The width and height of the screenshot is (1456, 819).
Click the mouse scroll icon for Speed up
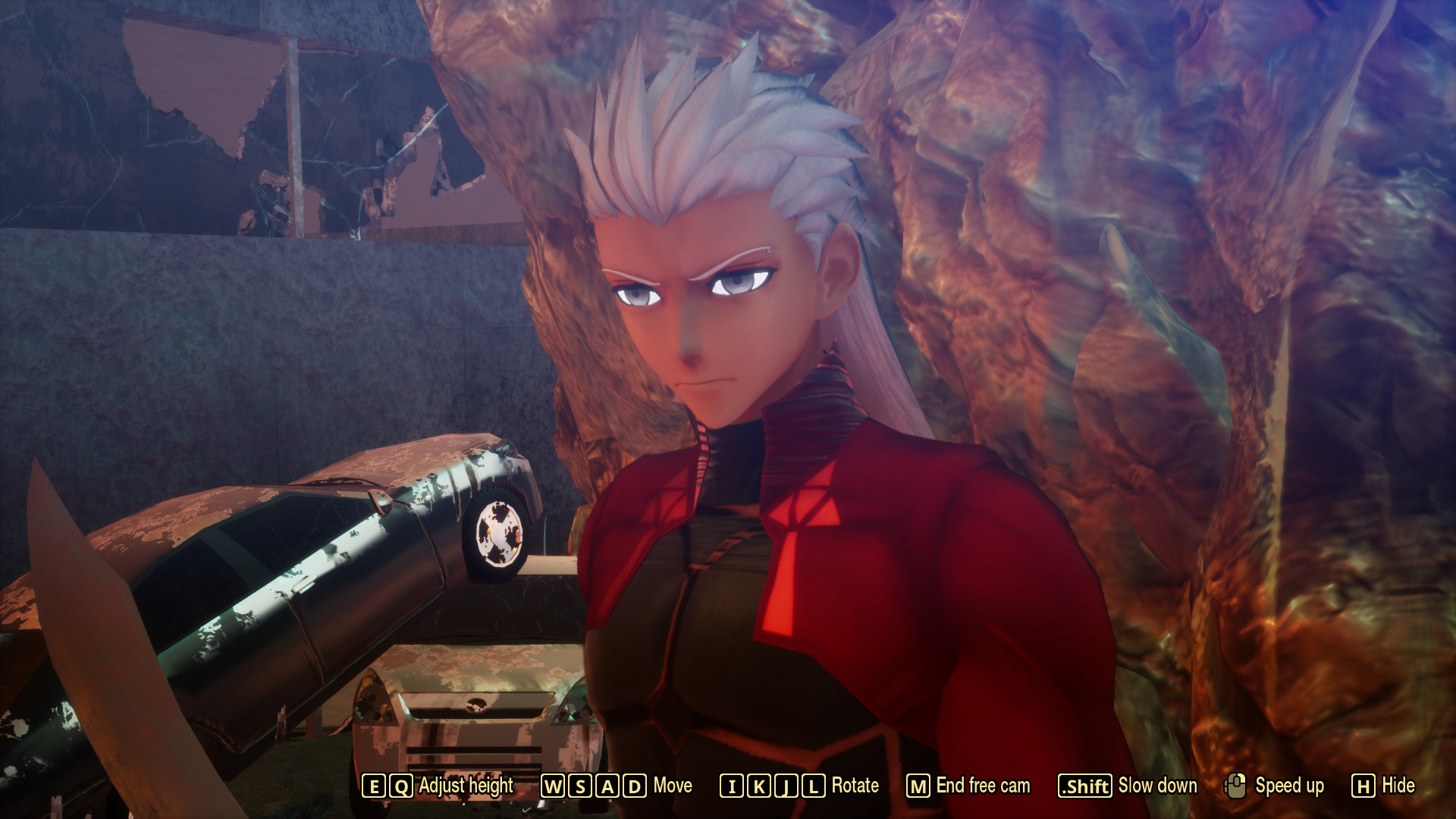[x=1236, y=787]
